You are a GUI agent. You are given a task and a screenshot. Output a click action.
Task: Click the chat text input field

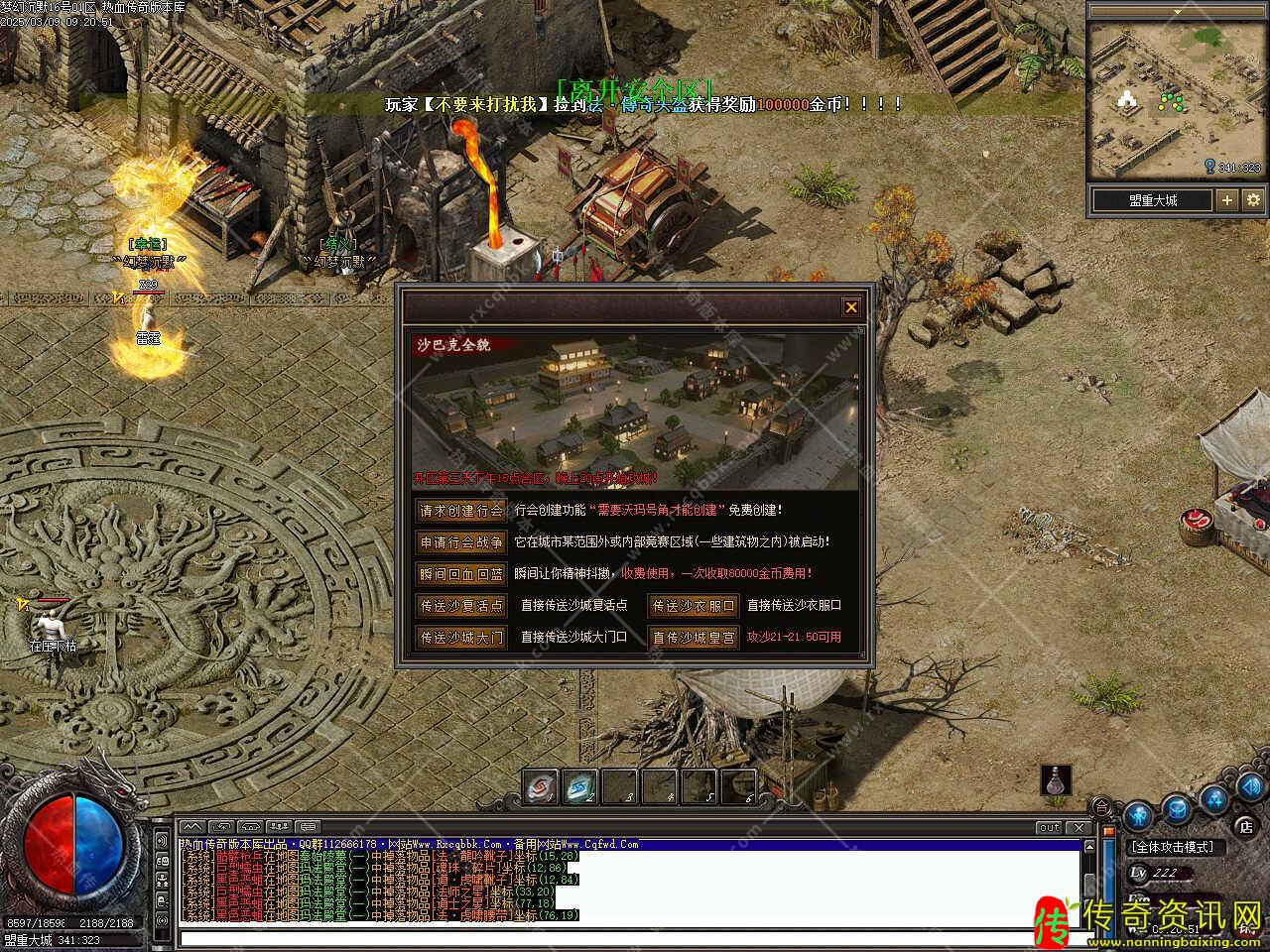click(625, 938)
